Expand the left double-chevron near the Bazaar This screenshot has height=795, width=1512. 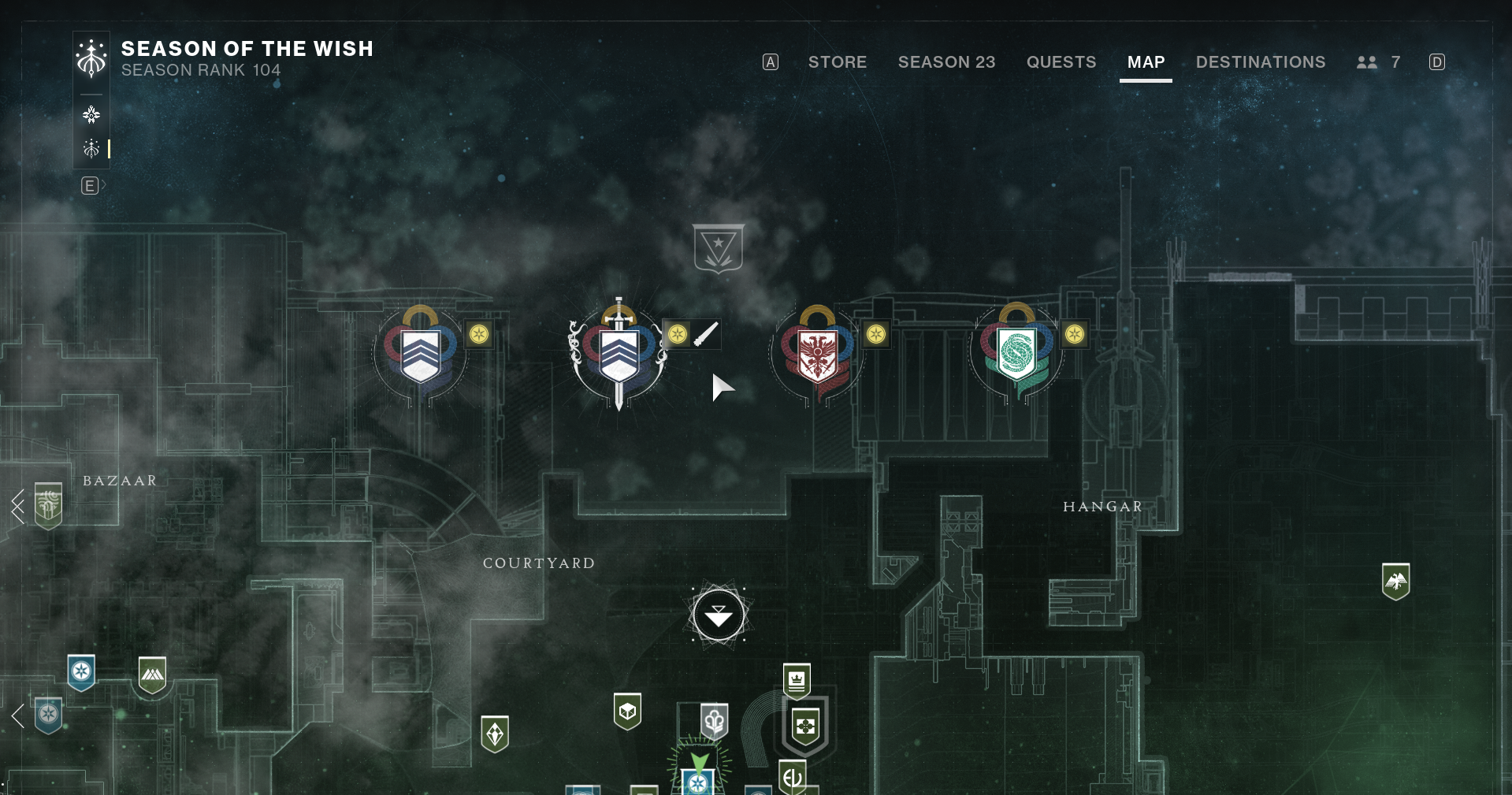point(17,507)
